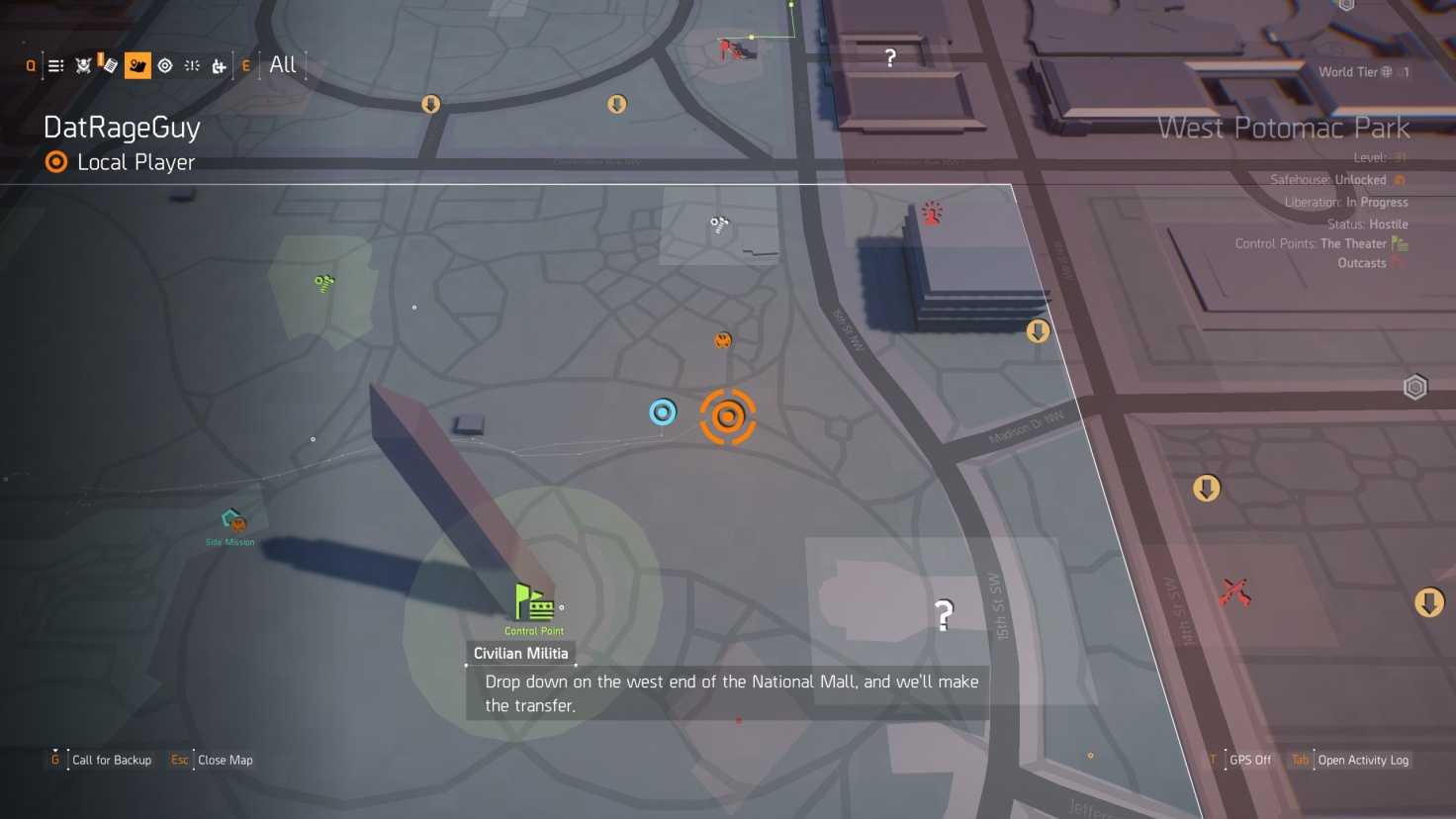
Task: Select the highlighted orange map filter tab
Action: coord(137,66)
